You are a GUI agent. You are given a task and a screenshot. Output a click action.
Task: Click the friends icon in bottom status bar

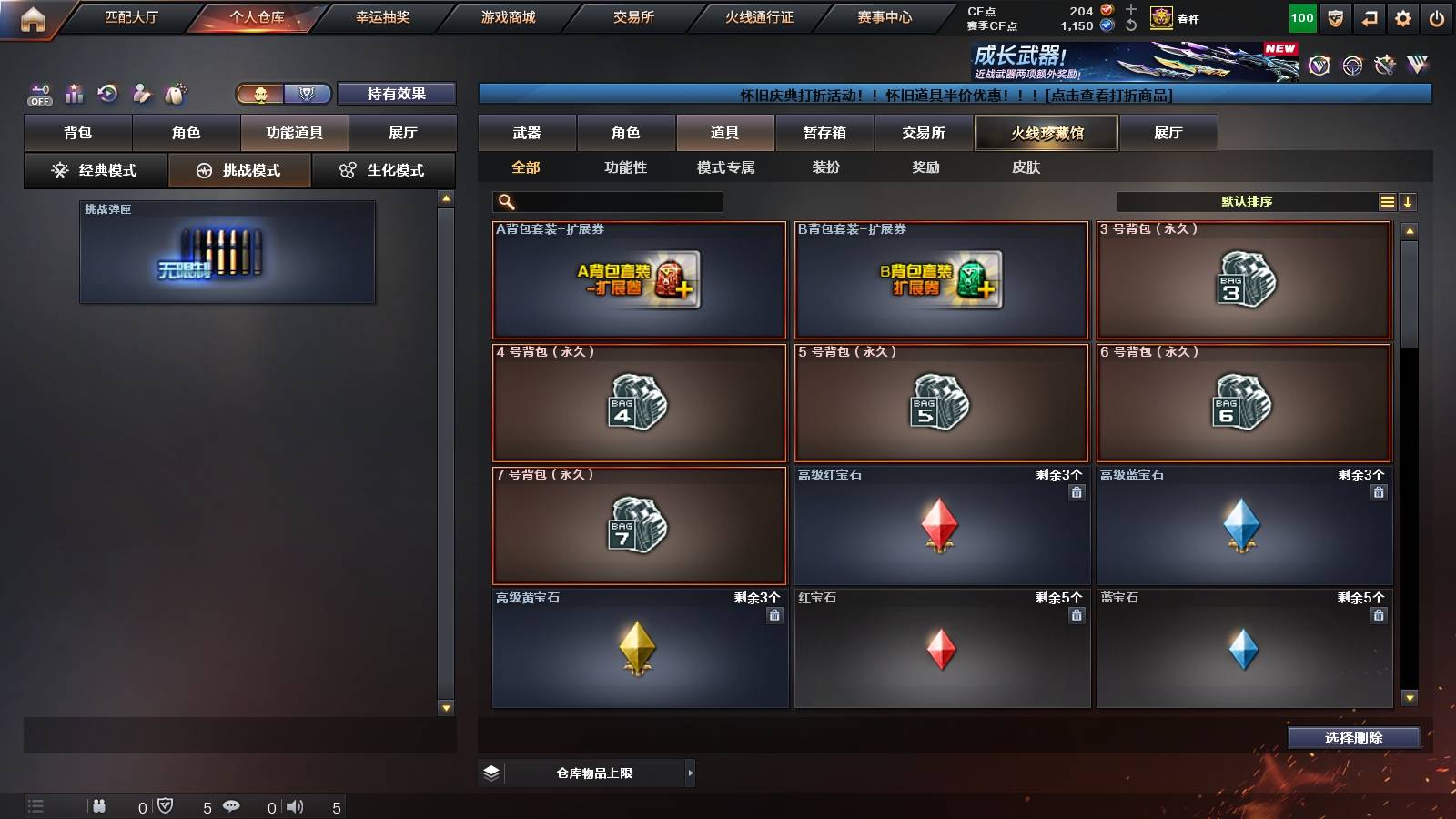(98, 805)
